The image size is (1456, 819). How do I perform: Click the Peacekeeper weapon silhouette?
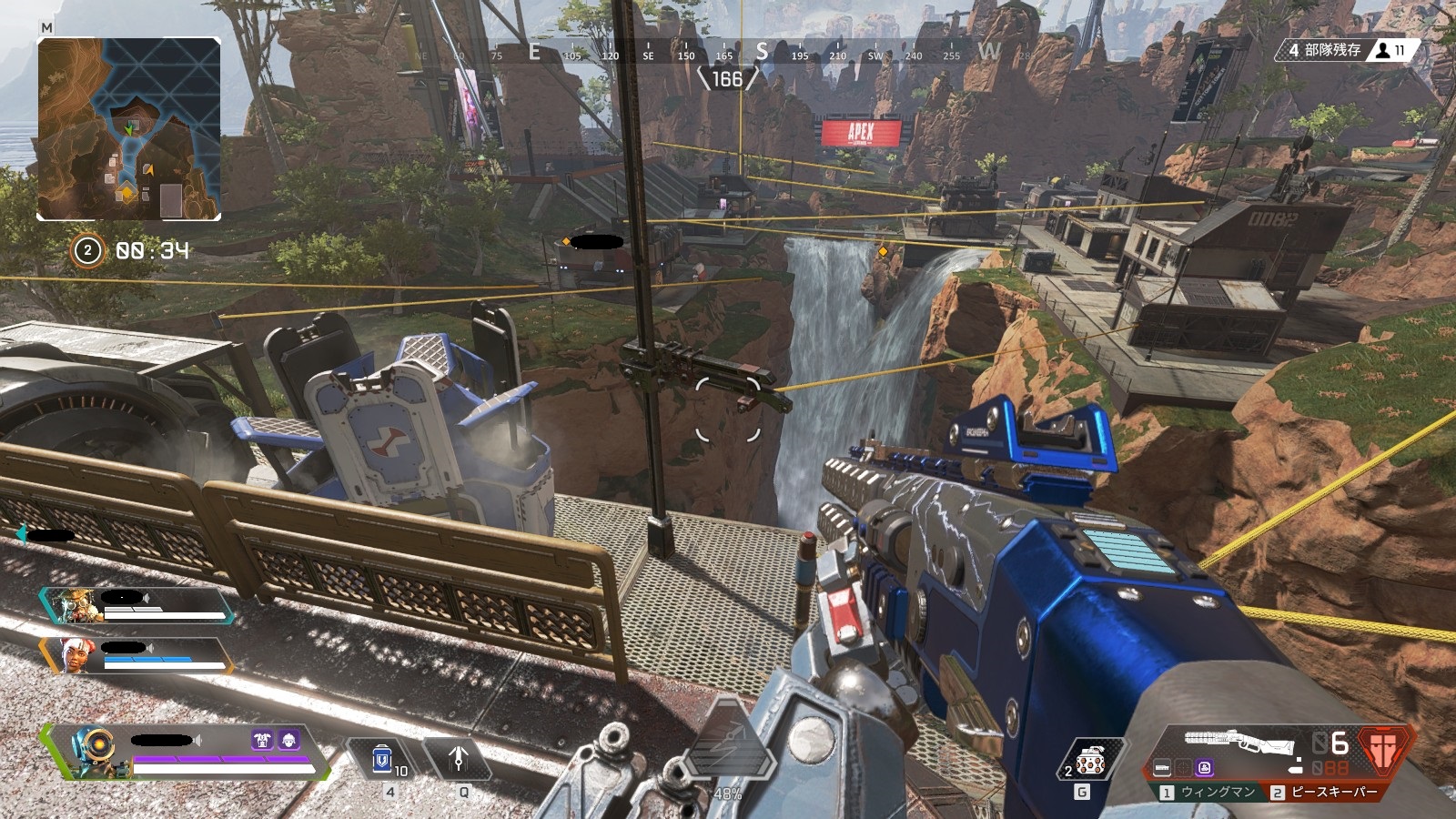(x=1239, y=742)
